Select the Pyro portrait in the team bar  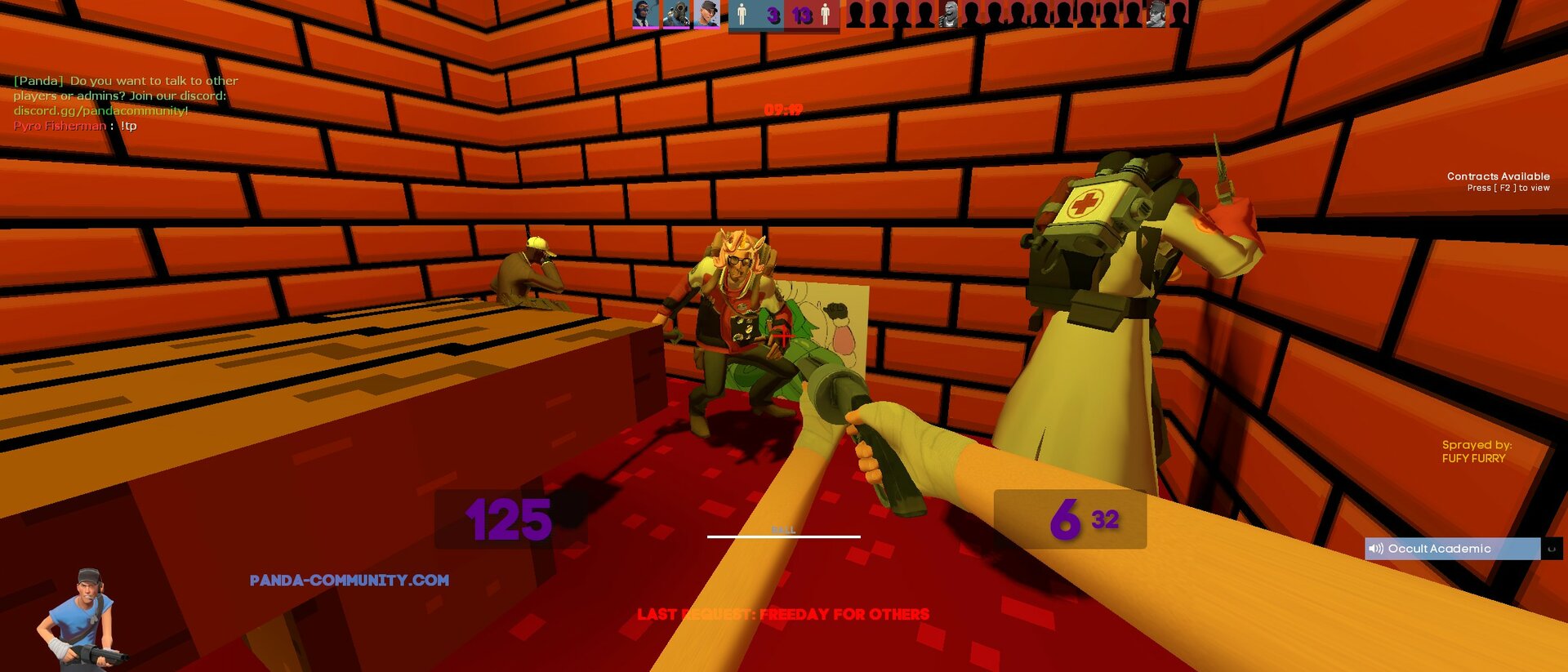(x=676, y=14)
